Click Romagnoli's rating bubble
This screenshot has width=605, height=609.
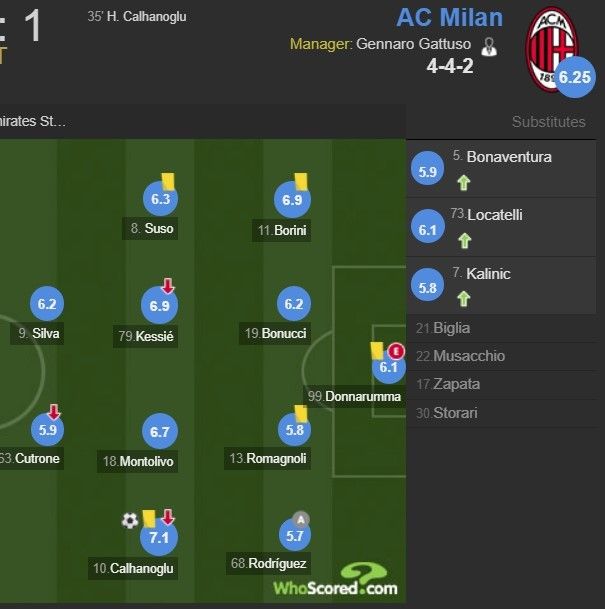(293, 431)
